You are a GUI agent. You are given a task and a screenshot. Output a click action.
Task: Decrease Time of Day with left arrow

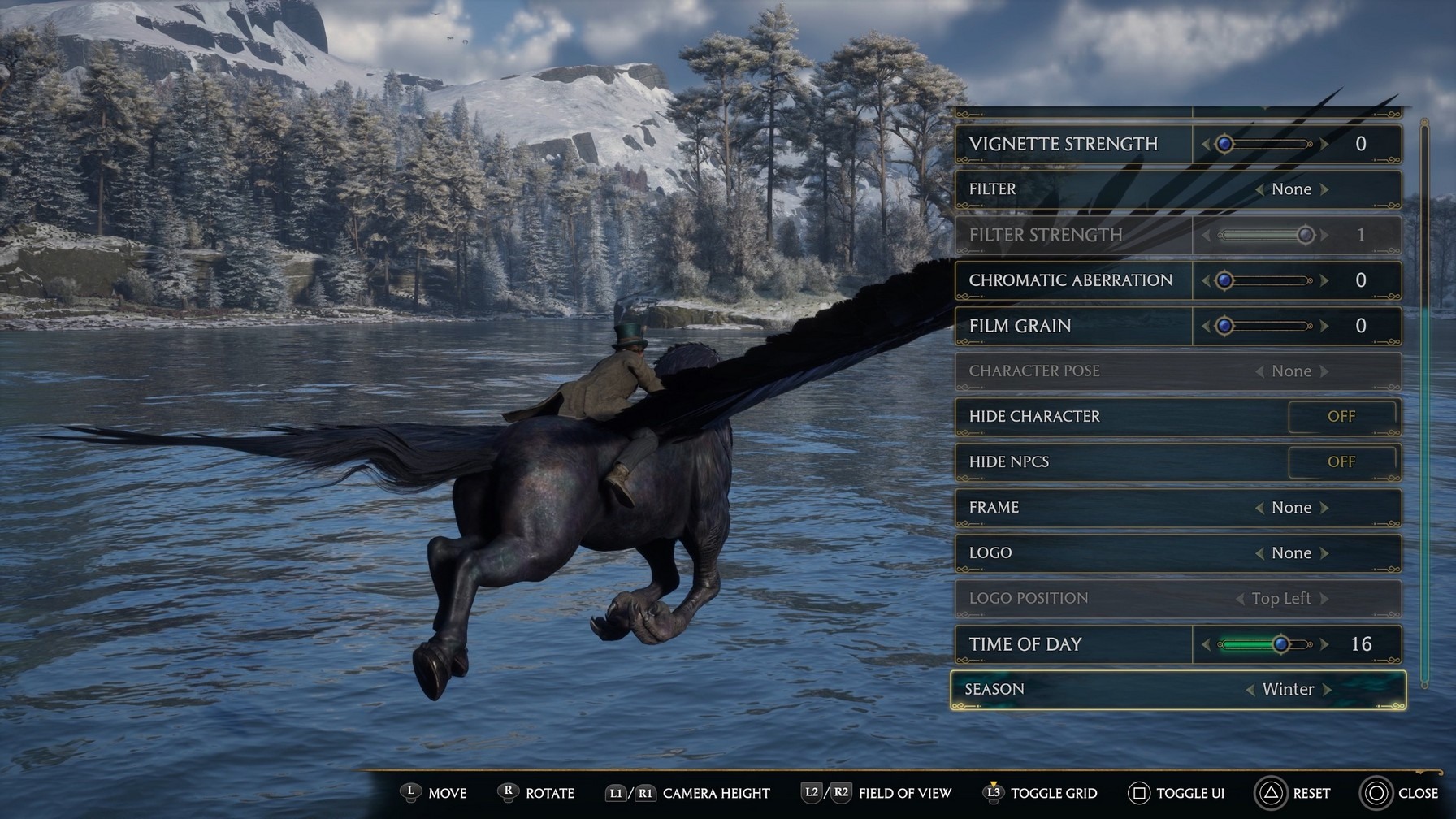click(1206, 645)
